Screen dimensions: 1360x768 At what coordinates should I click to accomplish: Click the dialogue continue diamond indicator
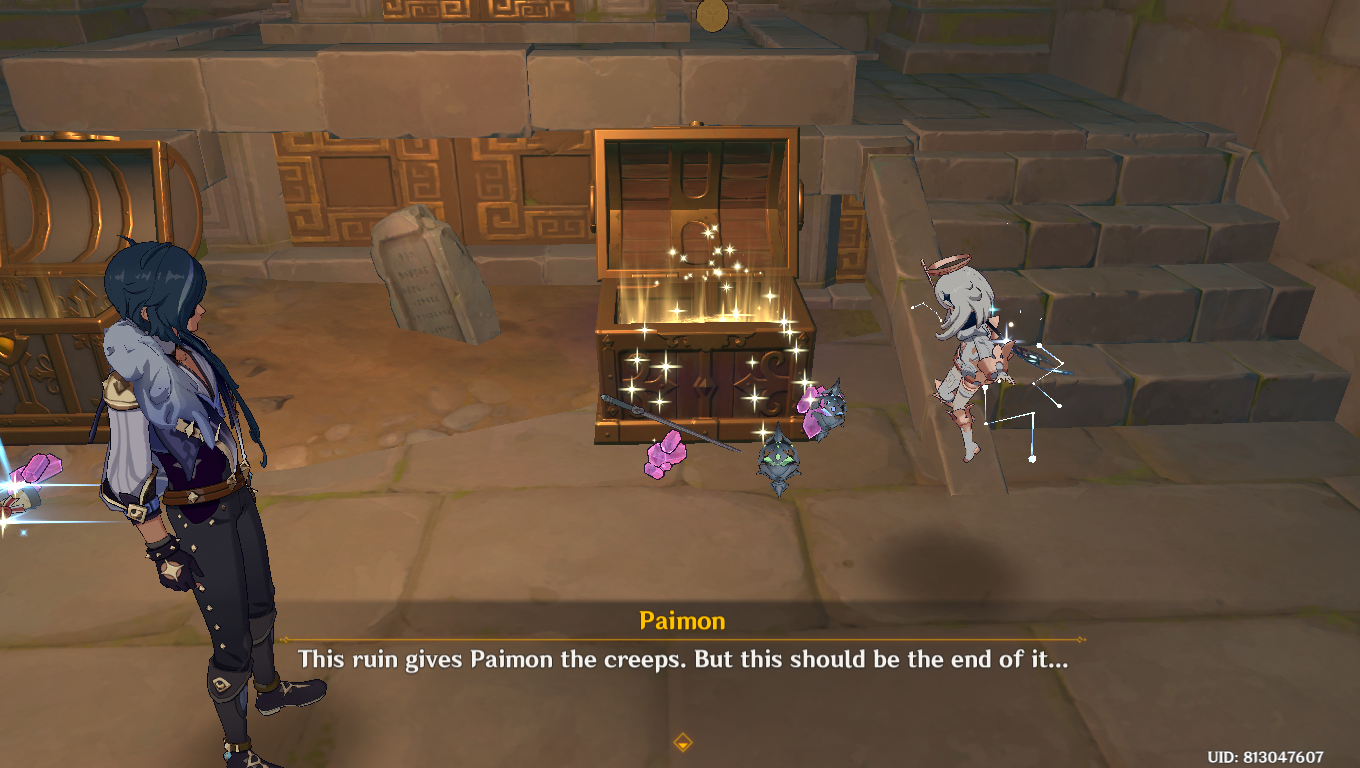[x=682, y=744]
